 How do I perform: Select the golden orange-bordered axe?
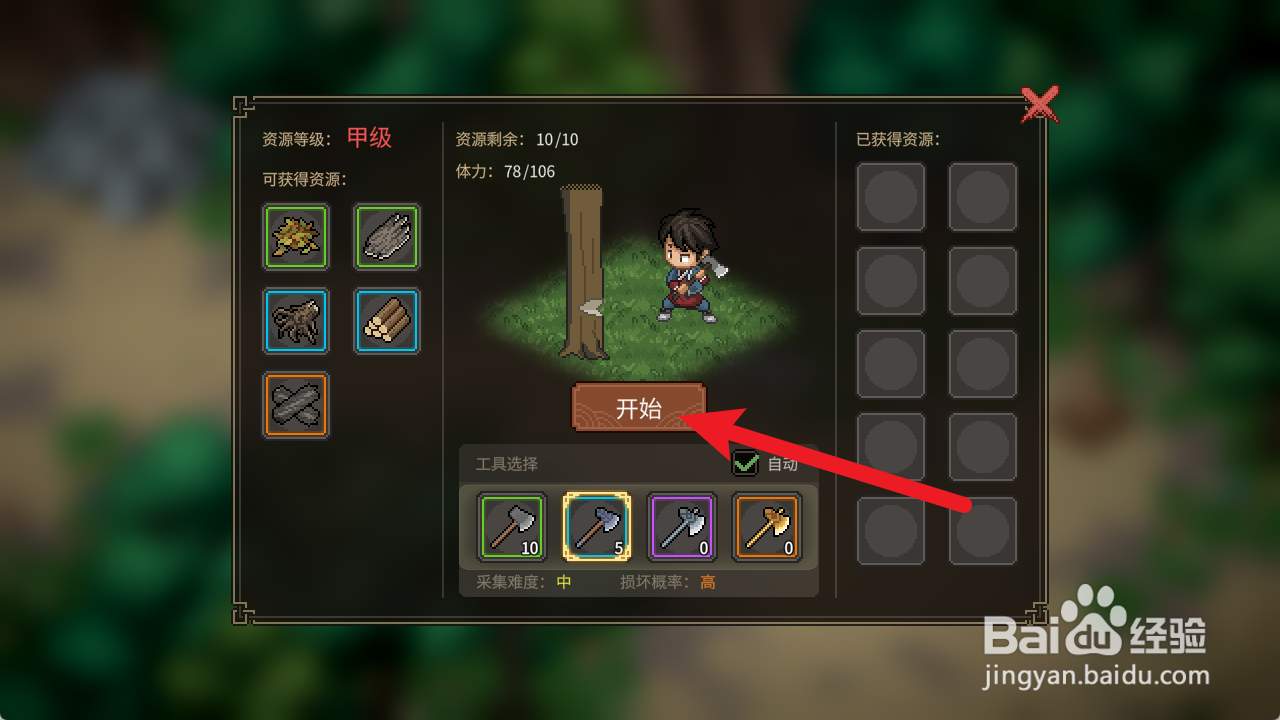coord(769,528)
